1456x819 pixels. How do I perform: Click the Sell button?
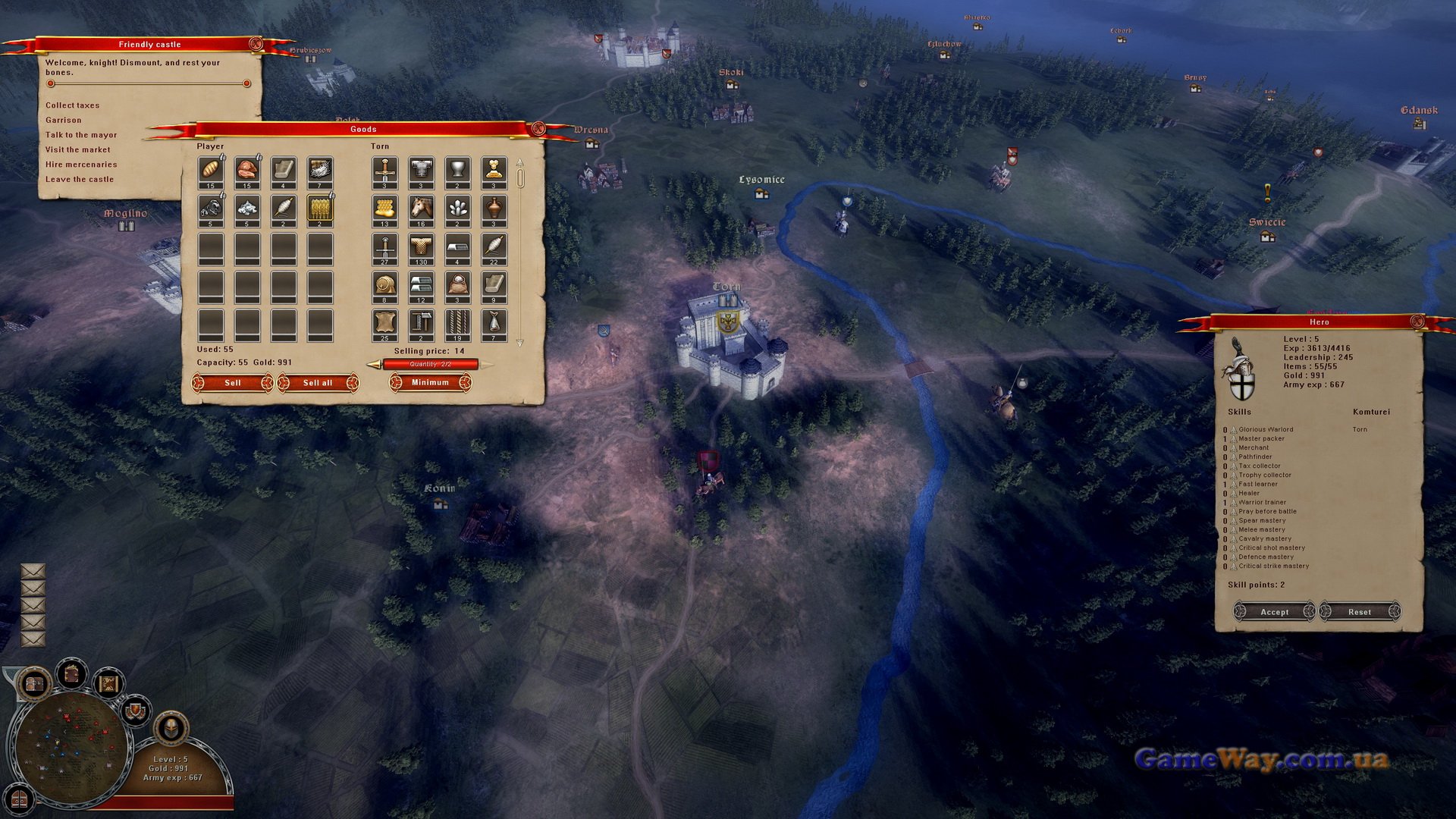[x=233, y=383]
